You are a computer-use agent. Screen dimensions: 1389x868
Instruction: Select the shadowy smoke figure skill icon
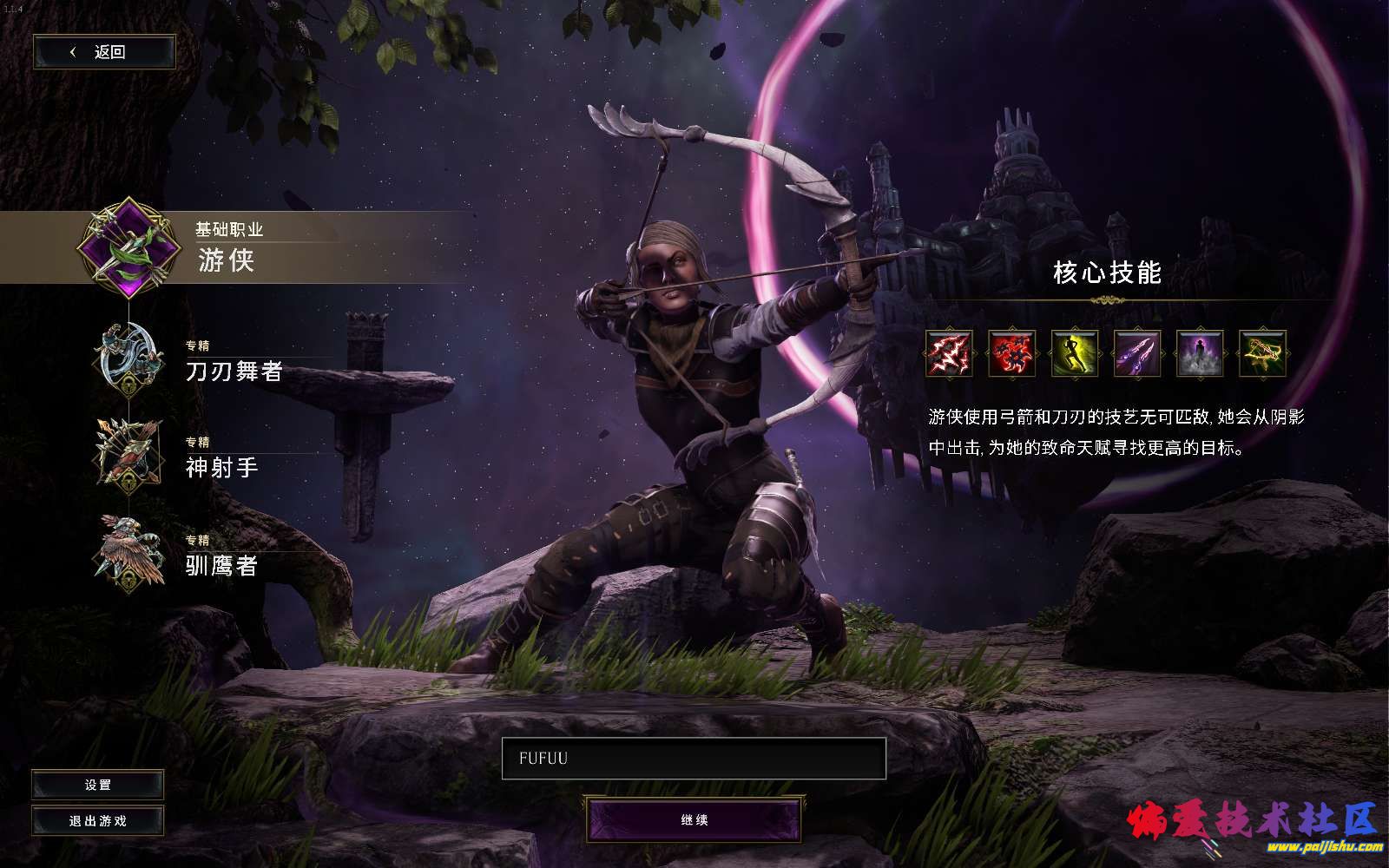[x=1200, y=353]
